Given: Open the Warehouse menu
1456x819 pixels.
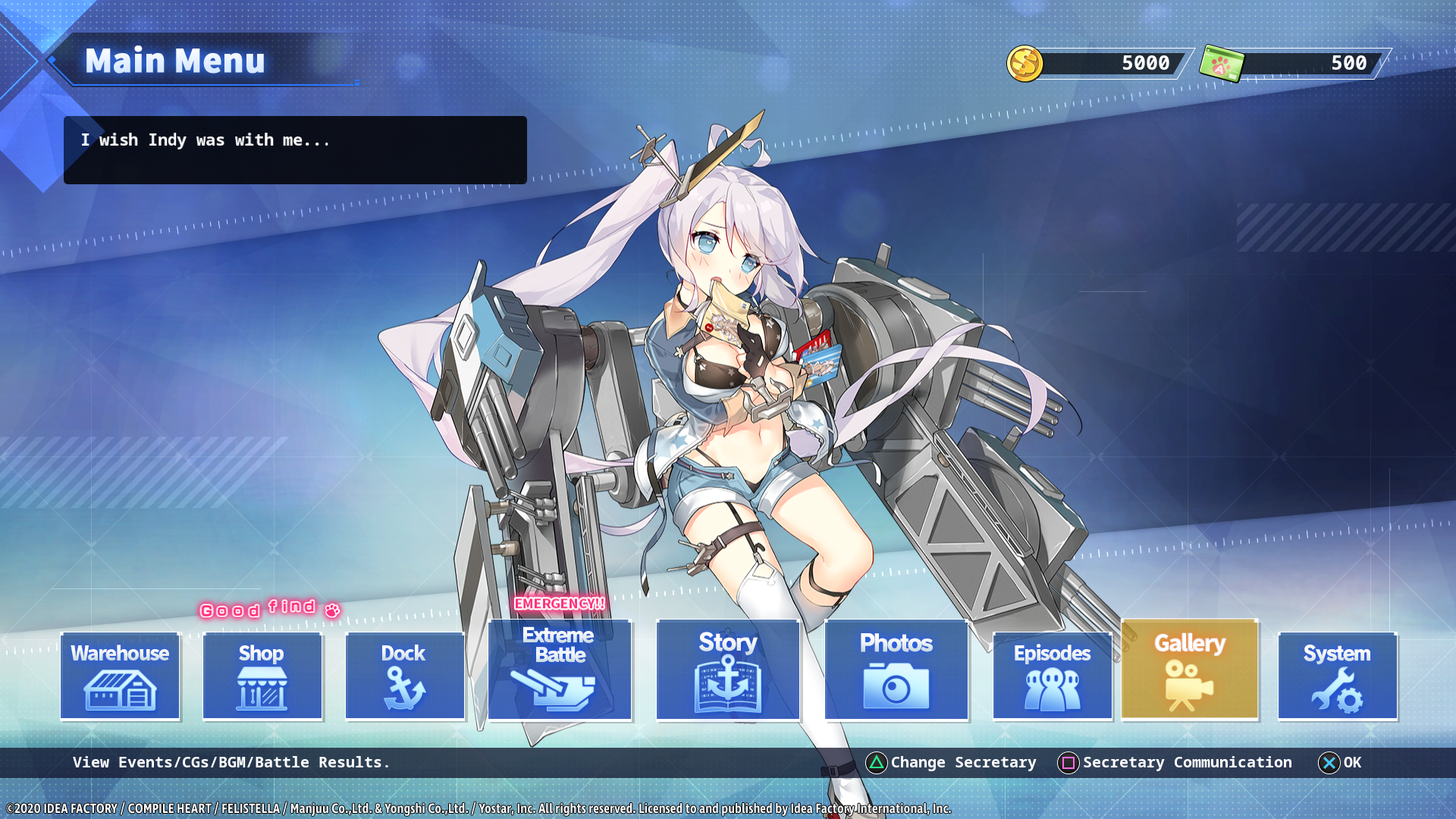Looking at the screenshot, I should pyautogui.click(x=120, y=676).
